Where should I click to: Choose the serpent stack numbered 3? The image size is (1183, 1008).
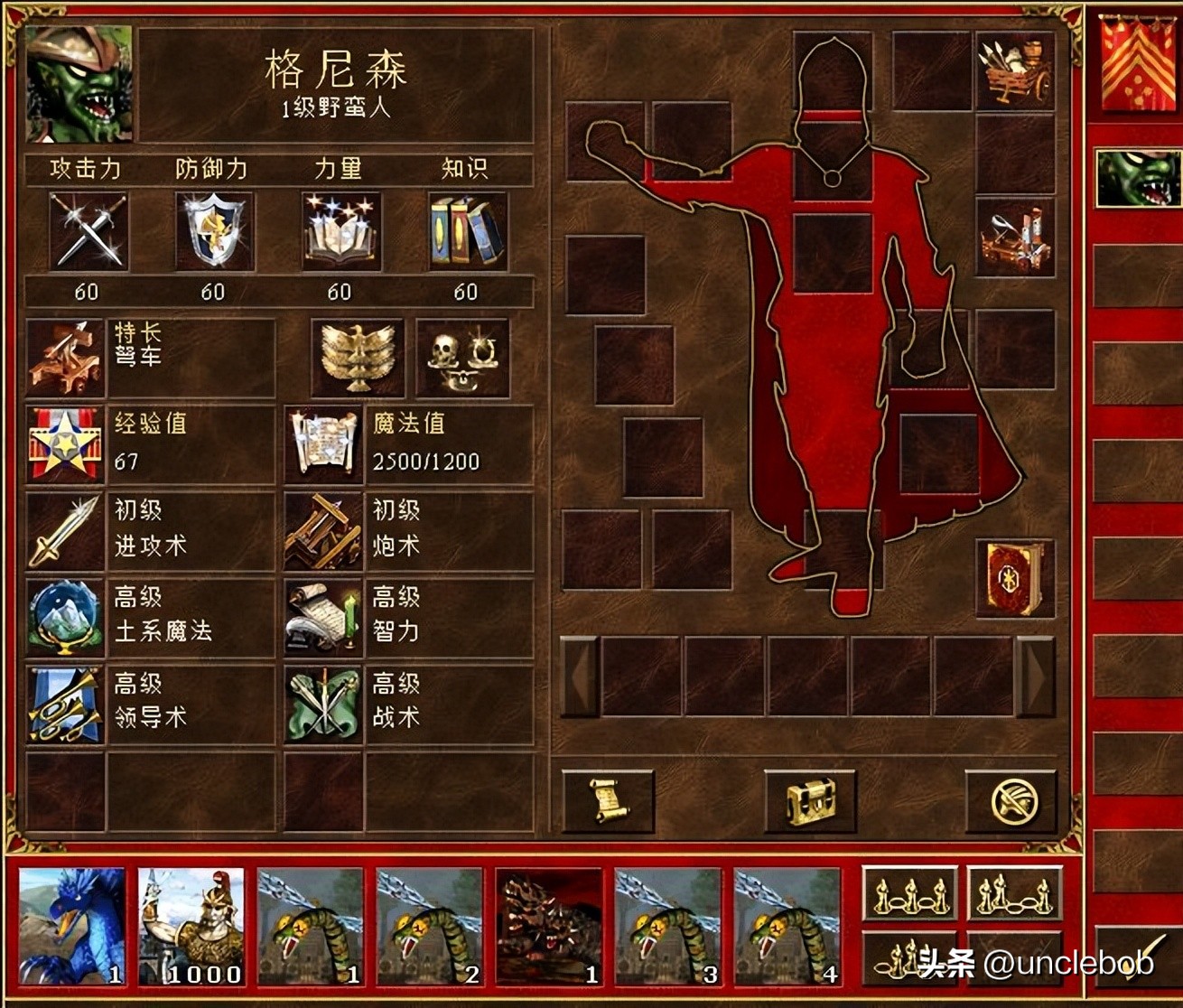[x=667, y=926]
